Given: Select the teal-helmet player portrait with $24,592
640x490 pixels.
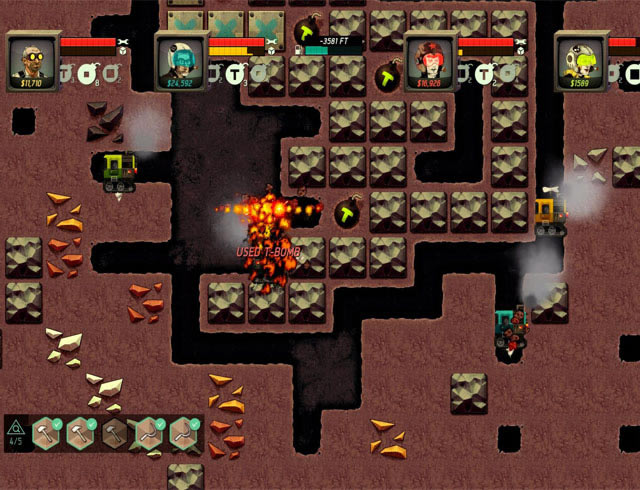Looking at the screenshot, I should pyautogui.click(x=180, y=61).
